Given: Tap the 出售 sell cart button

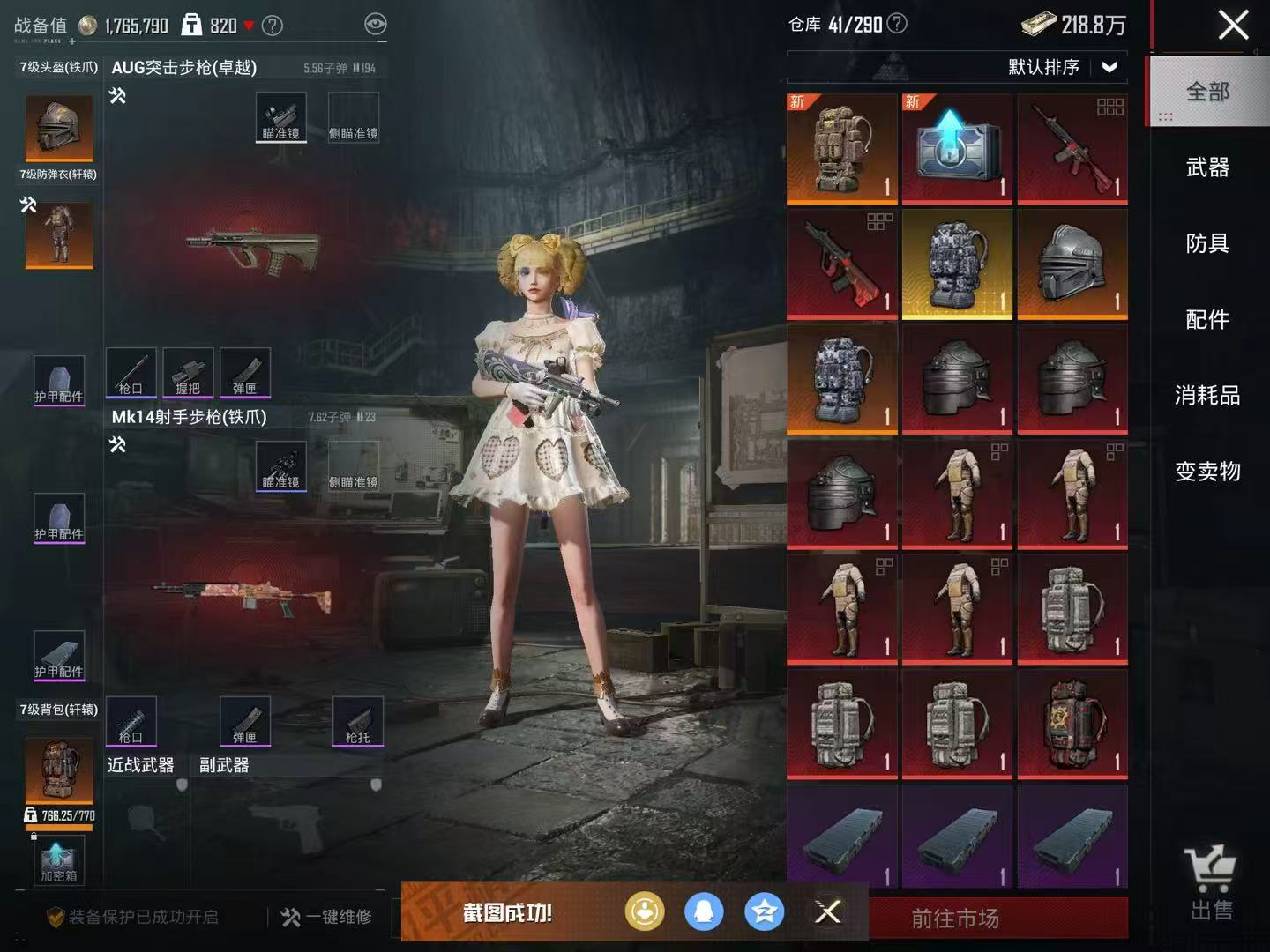Looking at the screenshot, I should point(1211,883).
